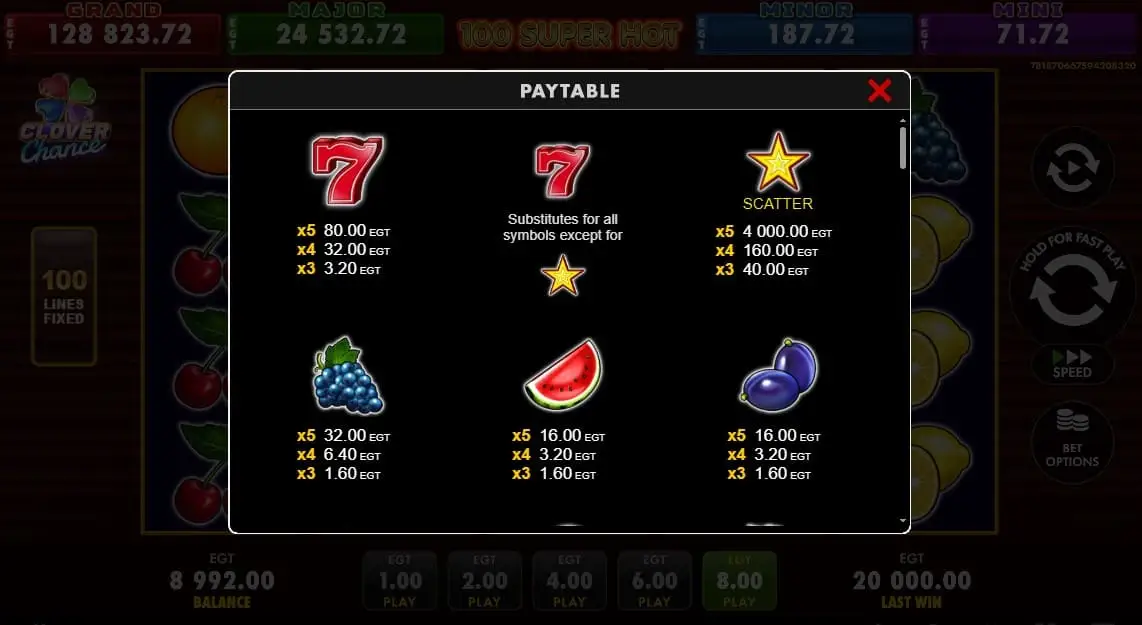Click the large spin arrows button
Viewport: 1142px width, 625px height.
tap(1071, 290)
